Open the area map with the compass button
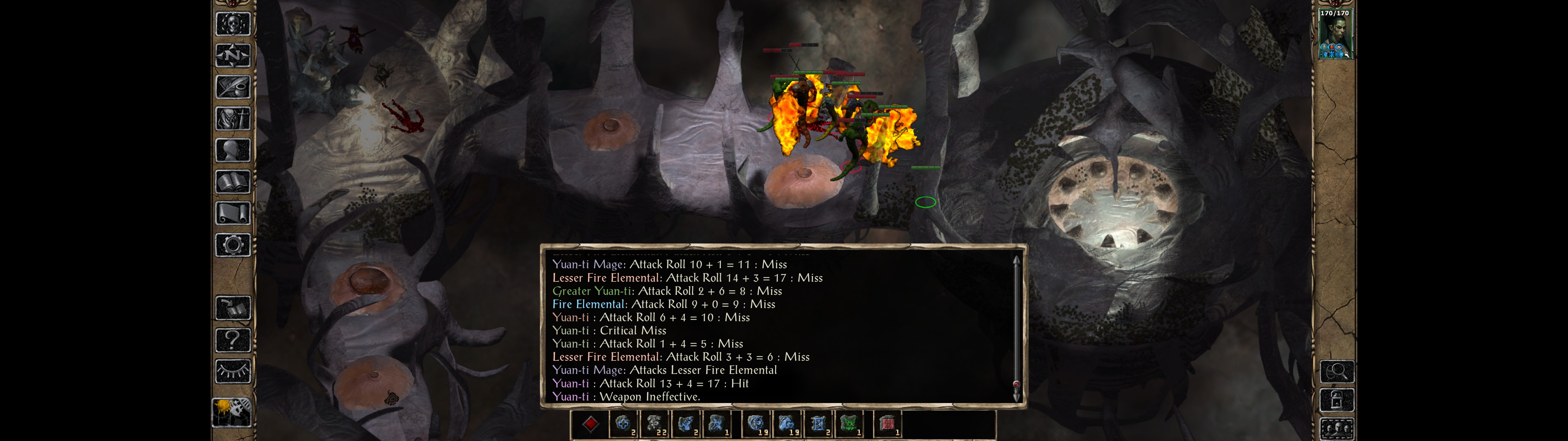This screenshot has width=1568, height=441. tap(232, 55)
